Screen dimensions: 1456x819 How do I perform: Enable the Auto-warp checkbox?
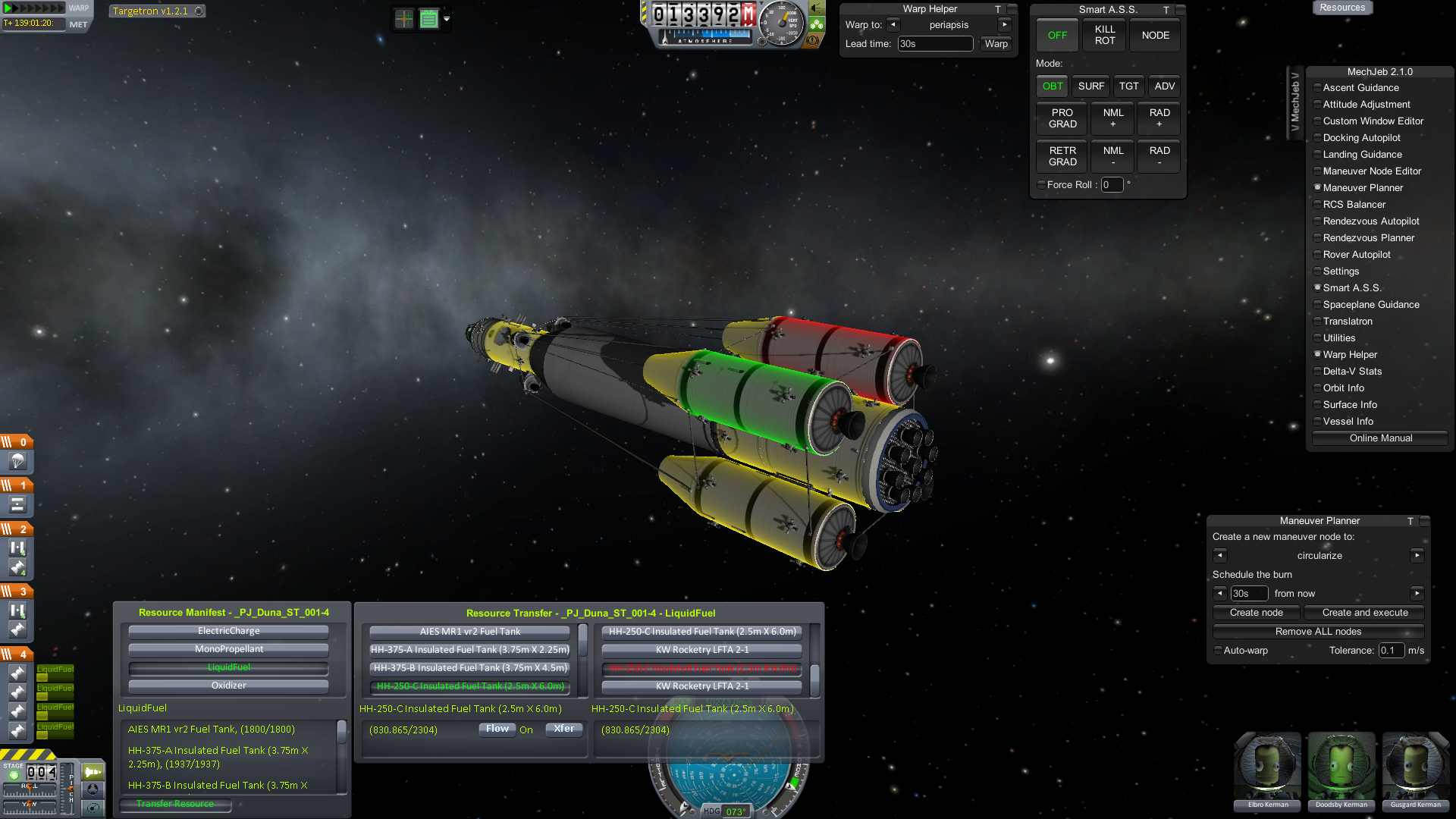click(x=1218, y=651)
